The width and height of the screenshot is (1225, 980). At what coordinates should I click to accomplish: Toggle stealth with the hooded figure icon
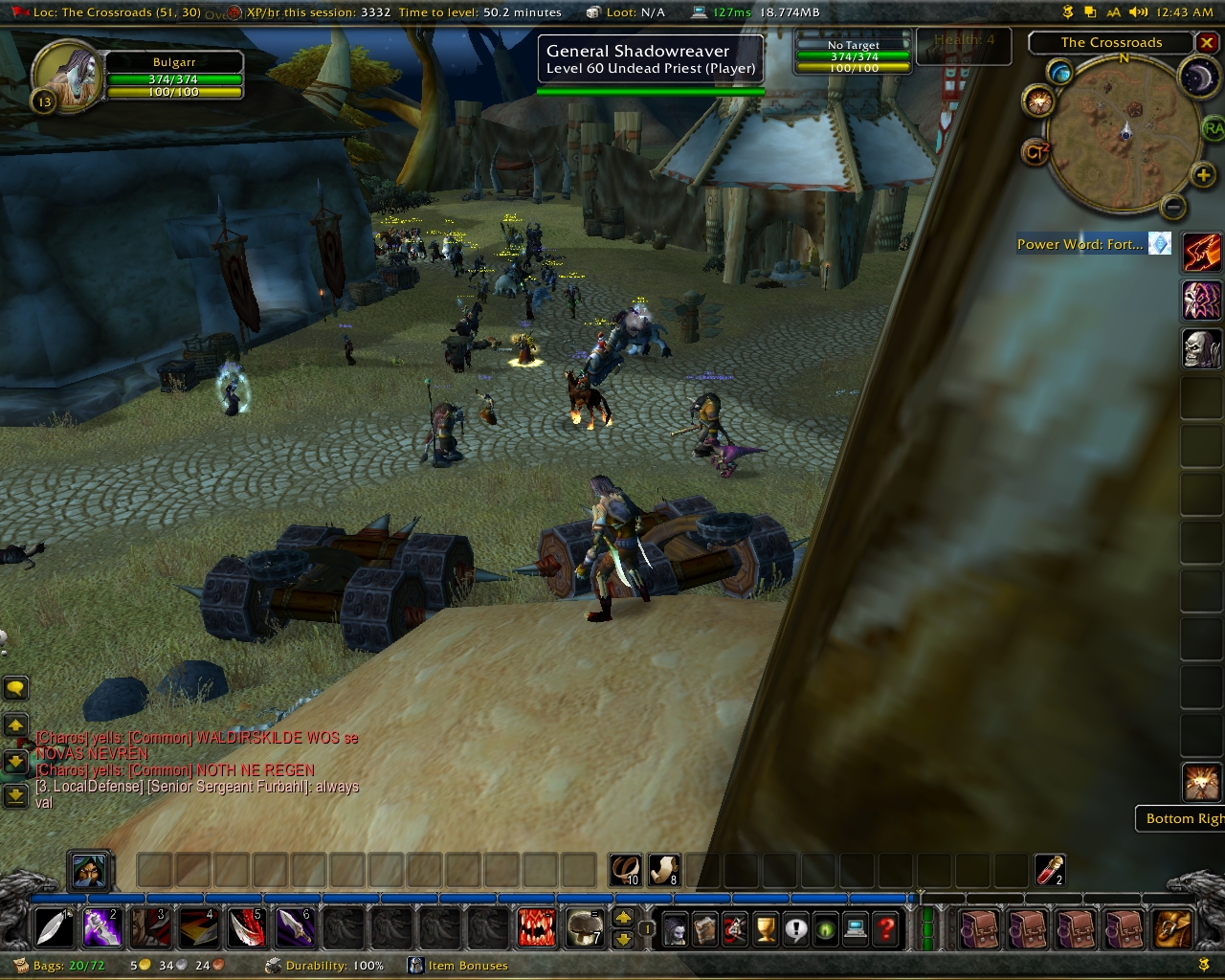tap(90, 870)
